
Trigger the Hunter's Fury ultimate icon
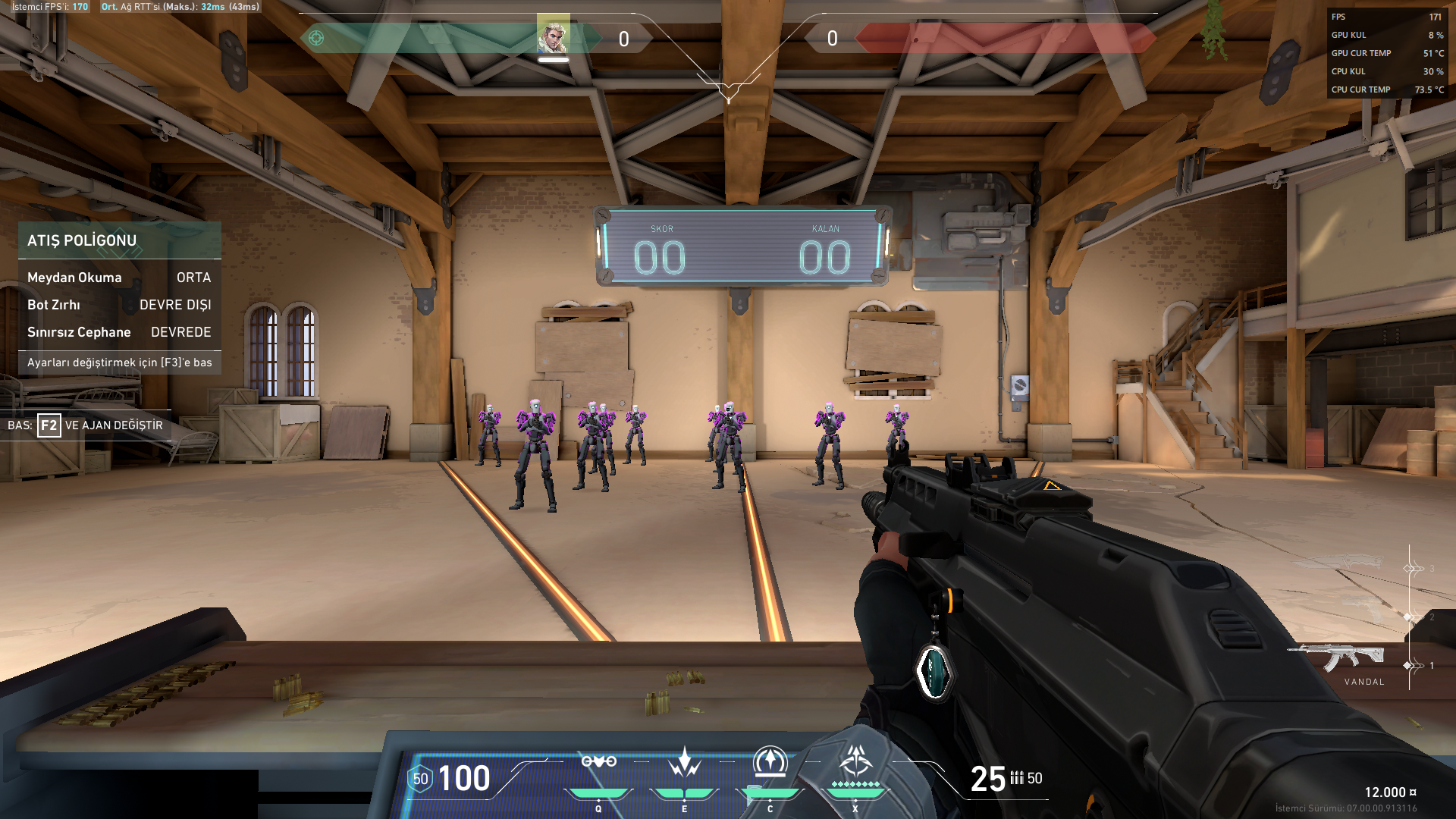(855, 761)
